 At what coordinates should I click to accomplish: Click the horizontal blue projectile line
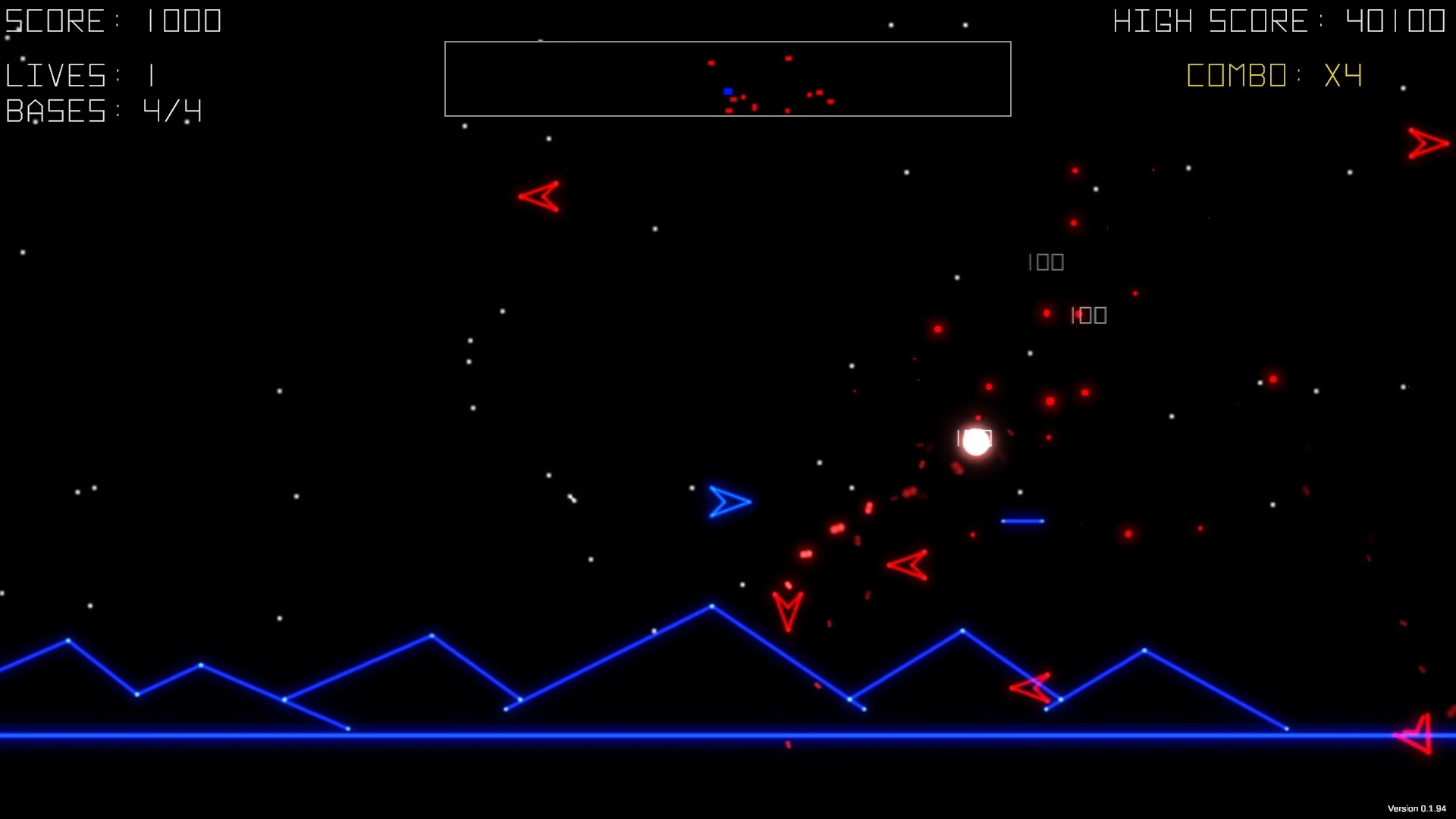pos(1021,519)
